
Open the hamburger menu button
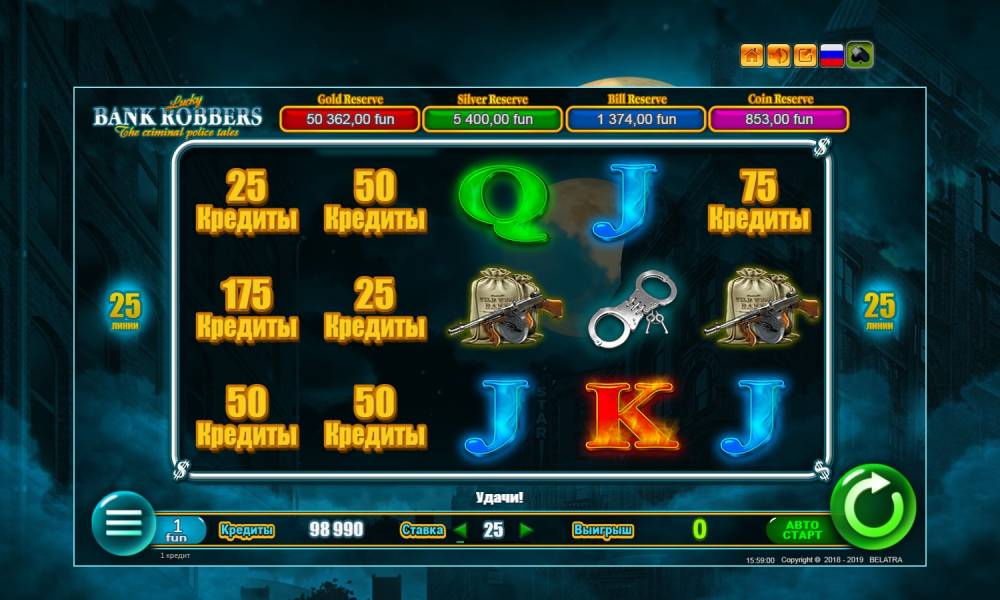tap(123, 522)
